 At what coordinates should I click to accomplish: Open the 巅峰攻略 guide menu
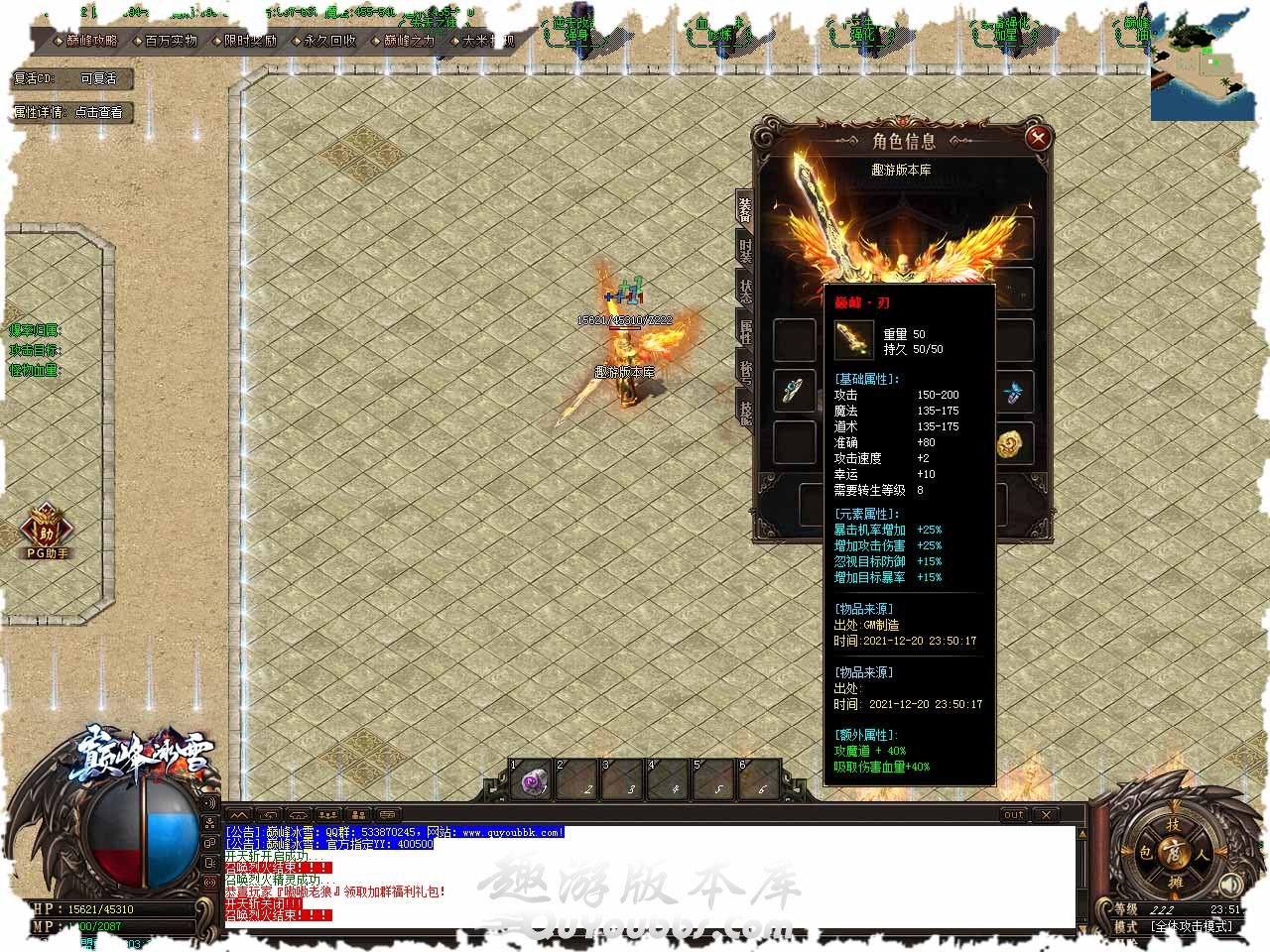[90, 41]
